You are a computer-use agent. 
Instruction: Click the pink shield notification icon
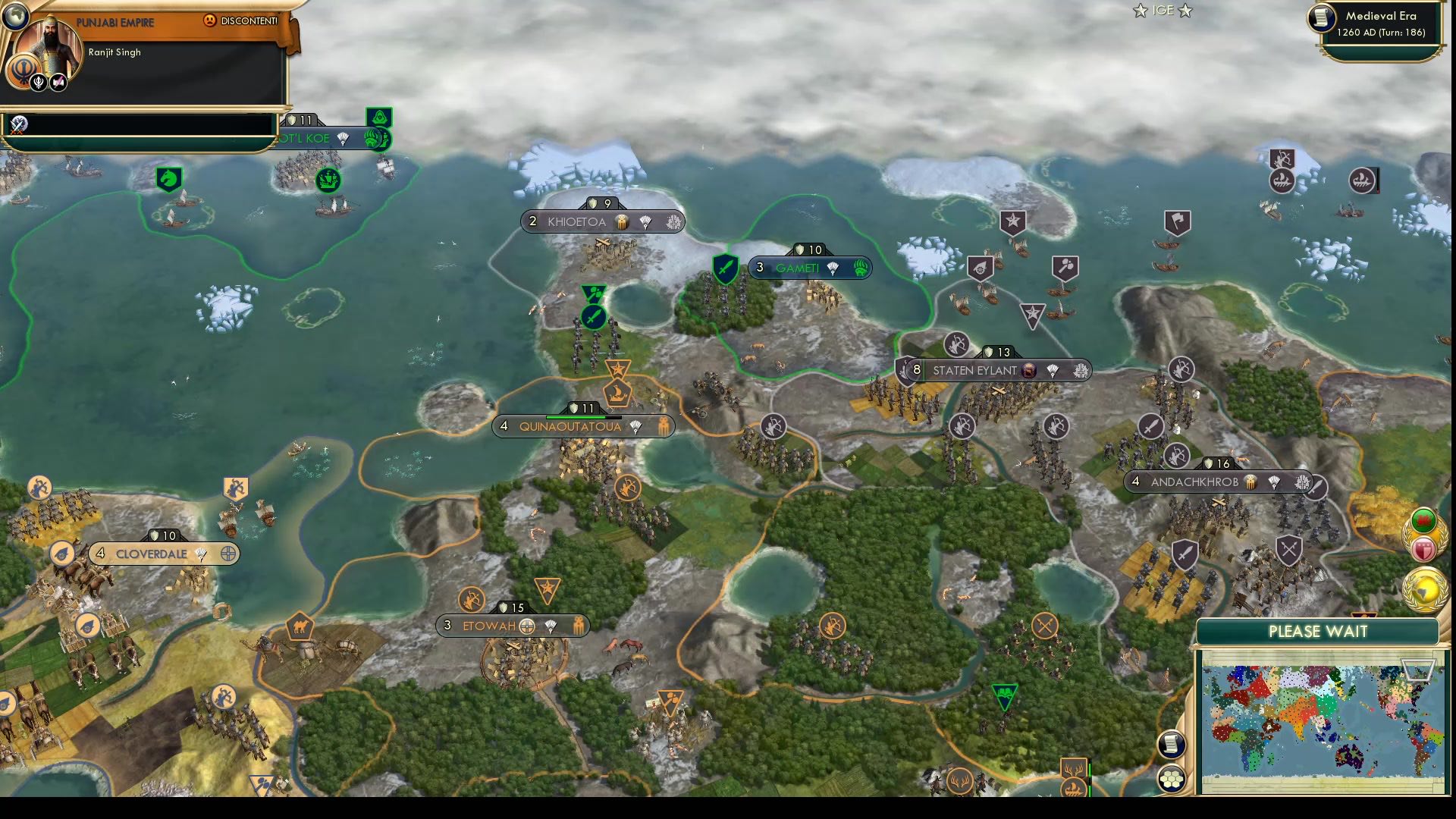pyautogui.click(x=1423, y=548)
